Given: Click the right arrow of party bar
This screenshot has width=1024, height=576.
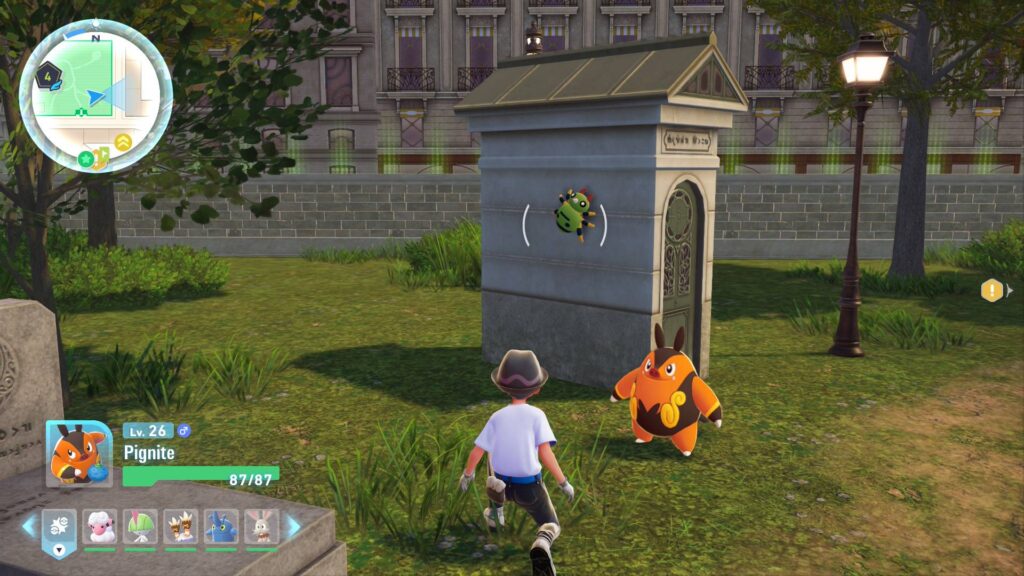Looking at the screenshot, I should (x=294, y=526).
